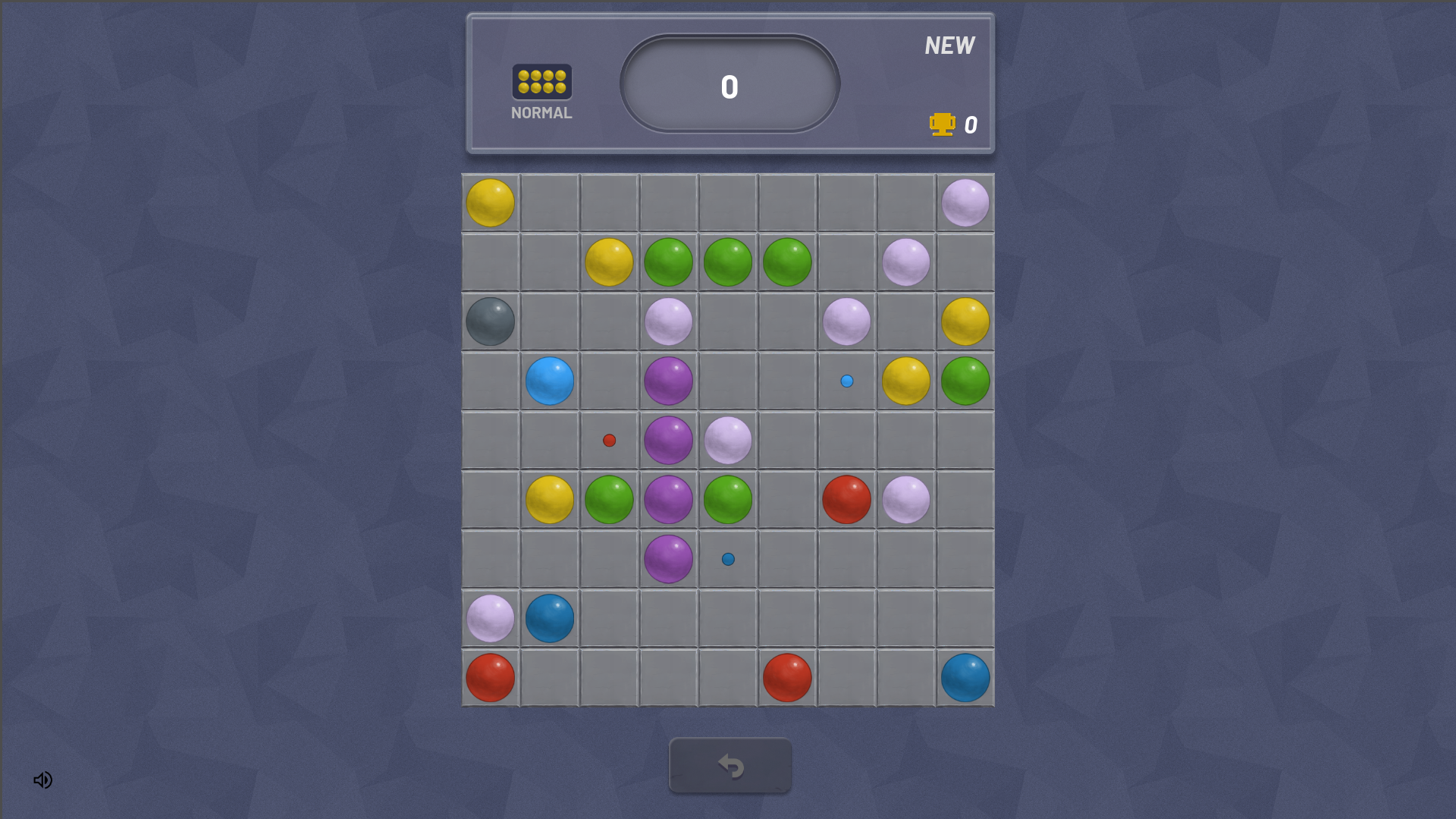
Task: Click the small blue preview dot near the yellow ball
Action: pyautogui.click(x=846, y=381)
